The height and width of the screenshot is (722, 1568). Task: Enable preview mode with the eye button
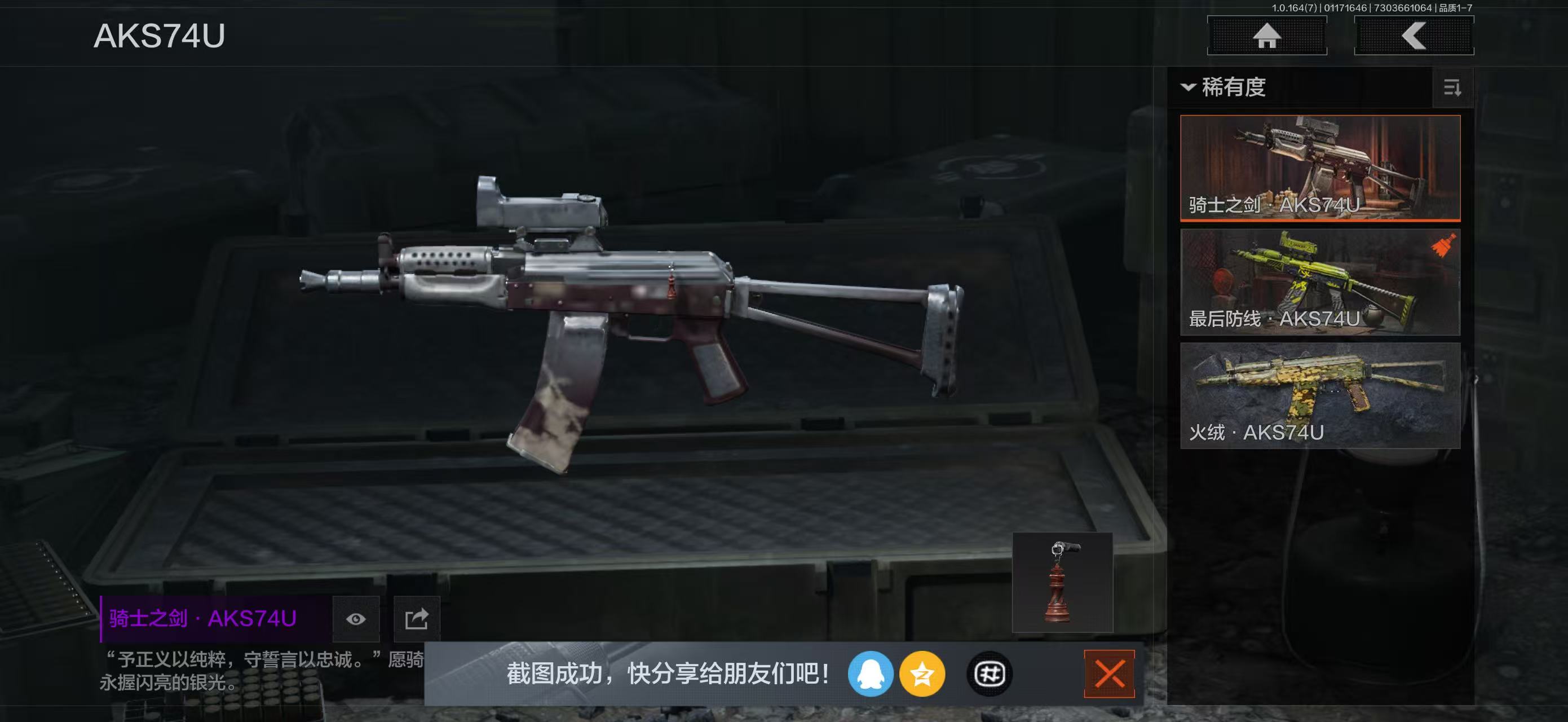(355, 619)
